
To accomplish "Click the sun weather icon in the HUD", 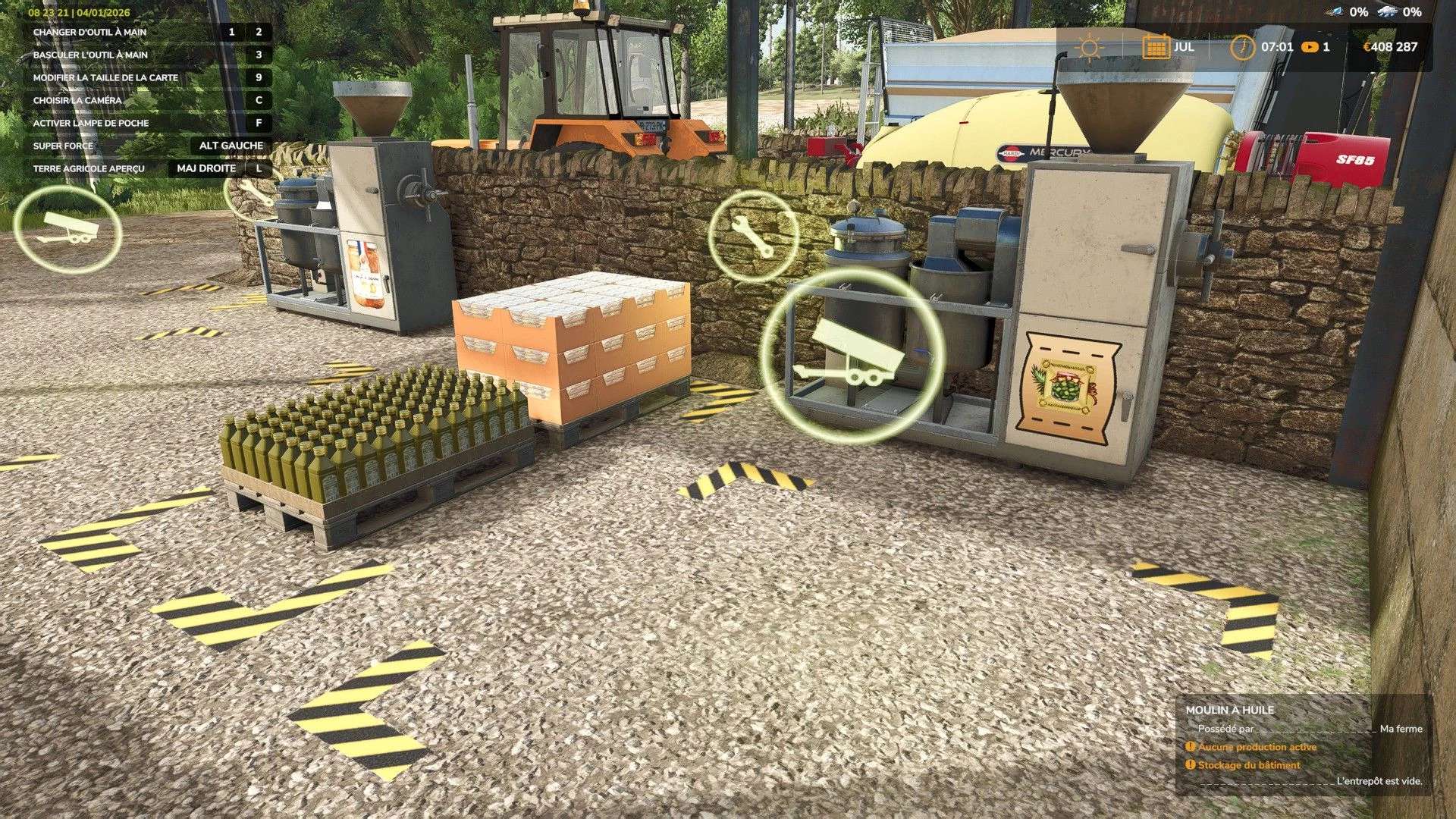I will [x=1090, y=45].
